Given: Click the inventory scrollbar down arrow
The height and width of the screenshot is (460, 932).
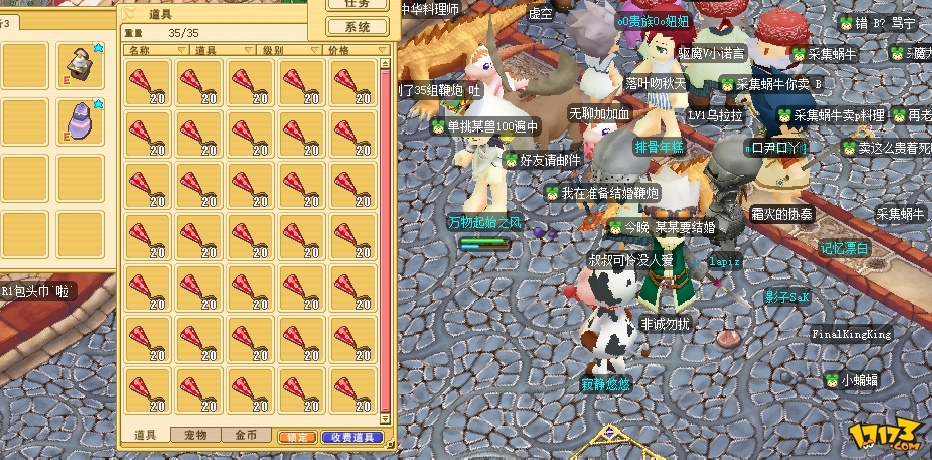Looking at the screenshot, I should click(x=387, y=419).
